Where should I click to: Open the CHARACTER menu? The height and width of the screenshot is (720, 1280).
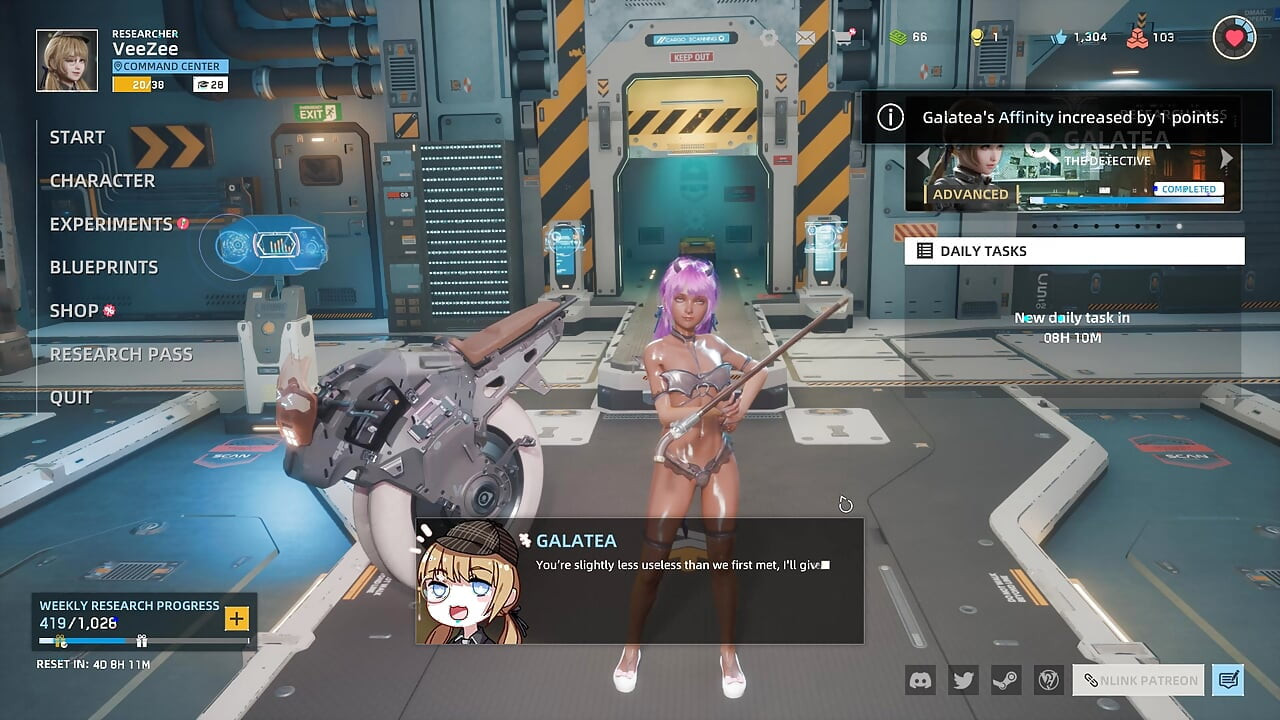coord(102,181)
